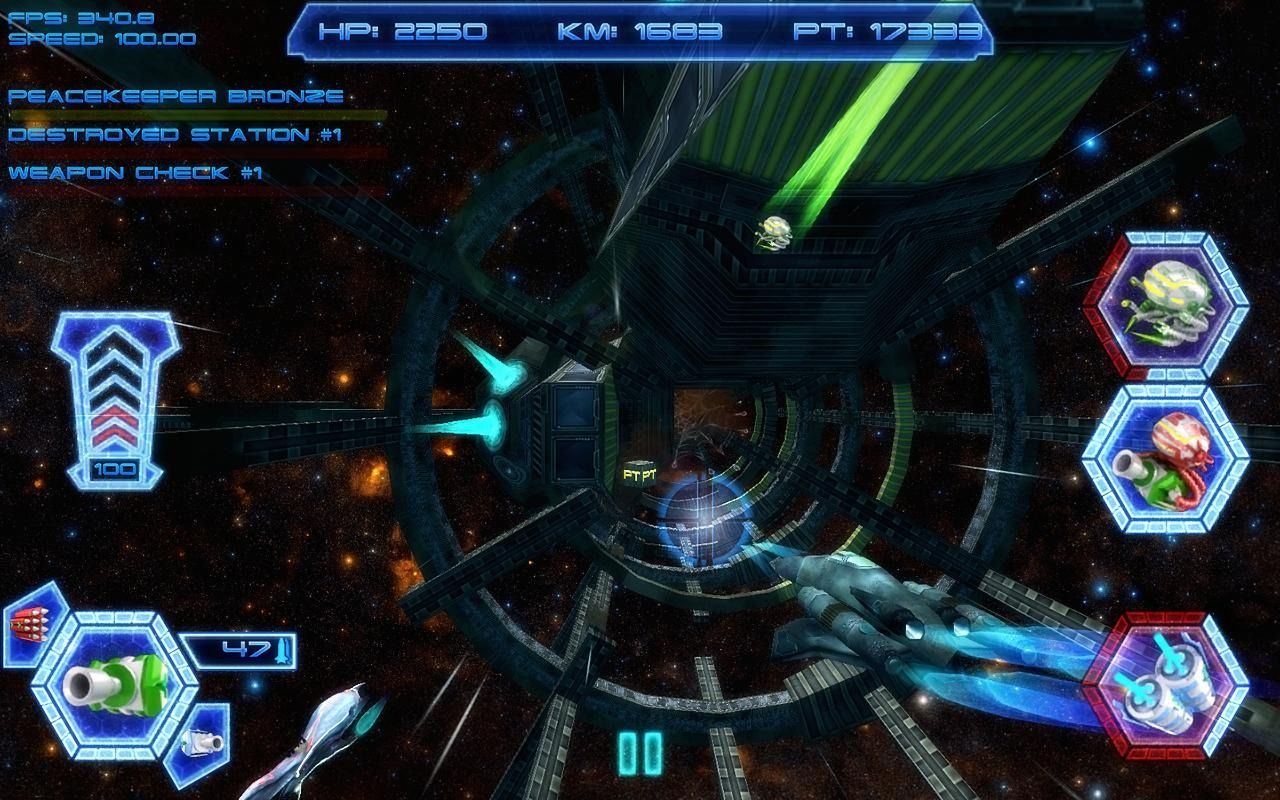Expand the KM distance counter
The height and width of the screenshot is (800, 1280).
pos(640,30)
